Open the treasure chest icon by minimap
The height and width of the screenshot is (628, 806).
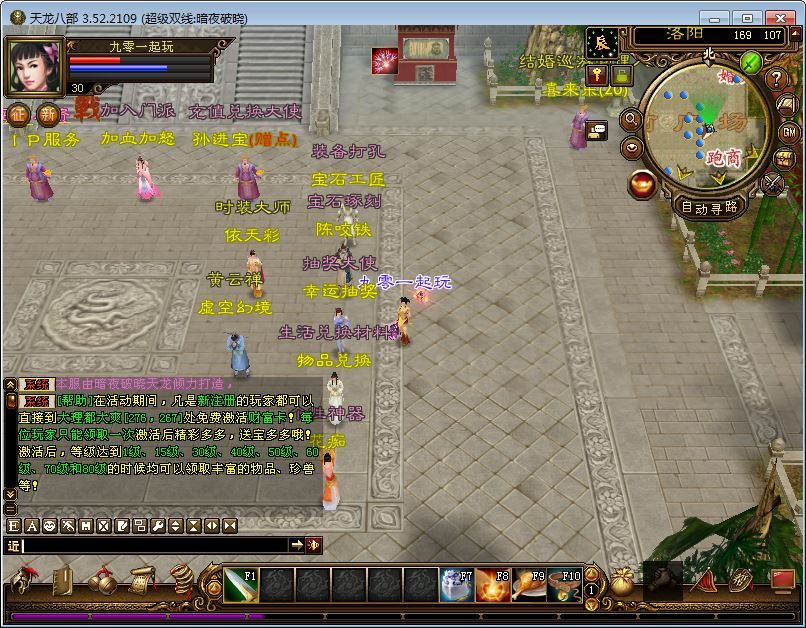[x=784, y=158]
